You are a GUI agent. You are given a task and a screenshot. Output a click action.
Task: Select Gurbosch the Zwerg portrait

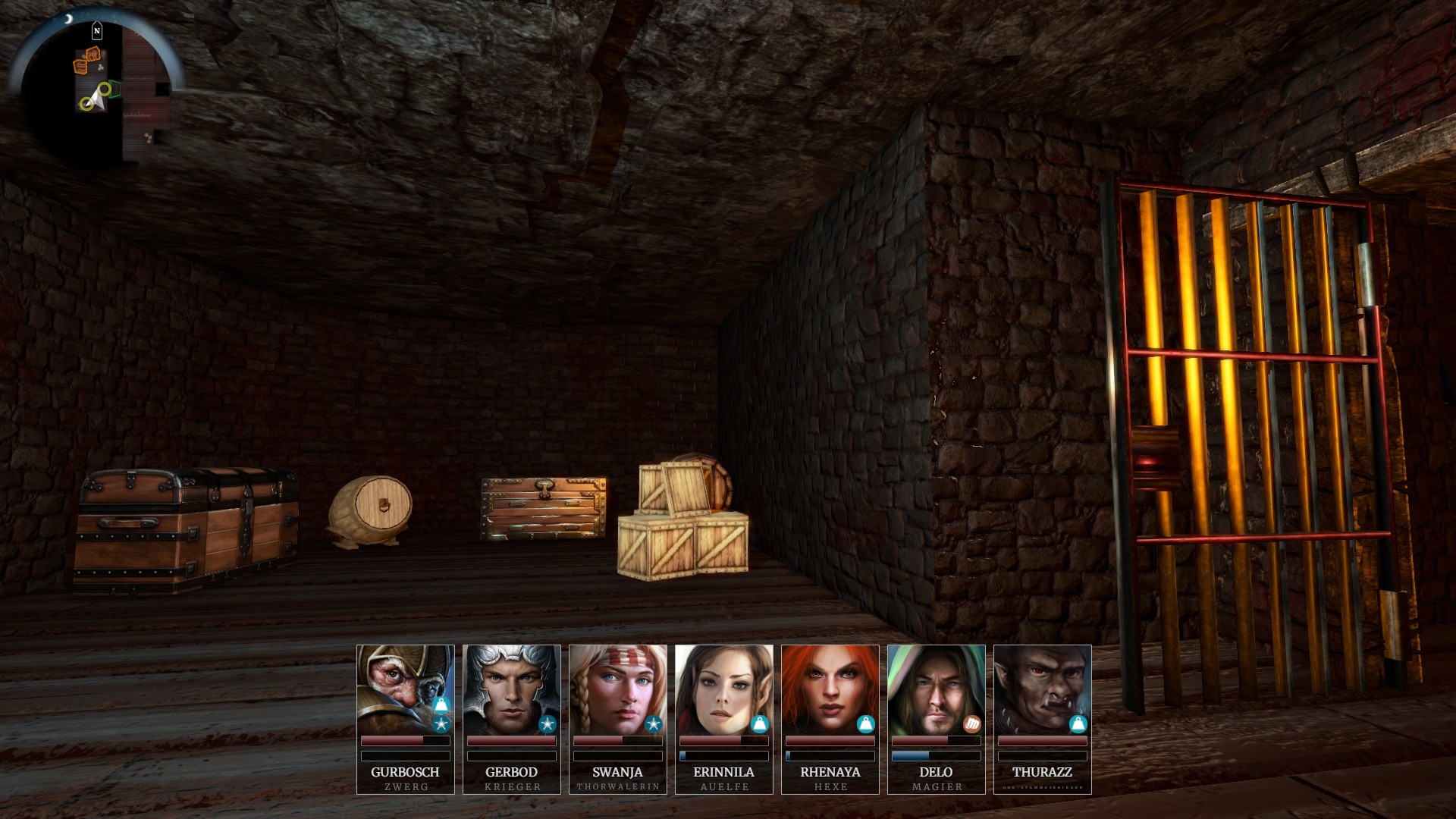[405, 689]
